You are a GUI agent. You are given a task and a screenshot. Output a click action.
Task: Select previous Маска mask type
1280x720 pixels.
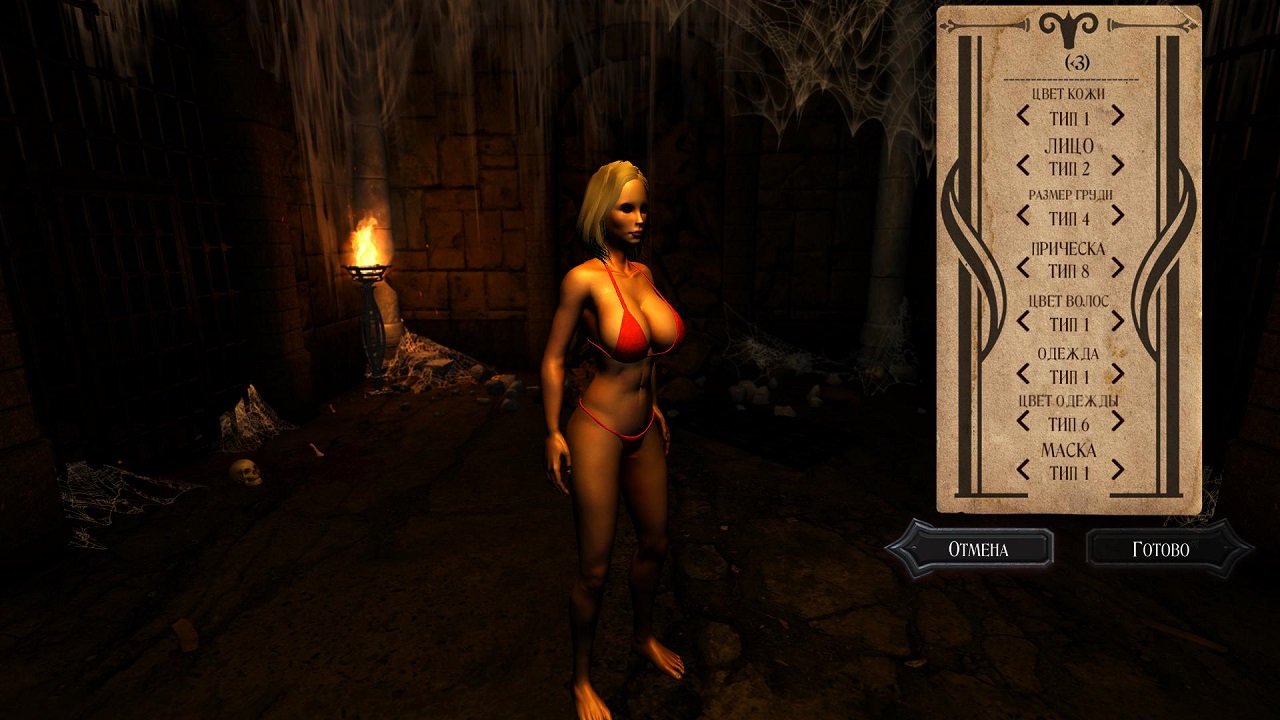point(1023,470)
